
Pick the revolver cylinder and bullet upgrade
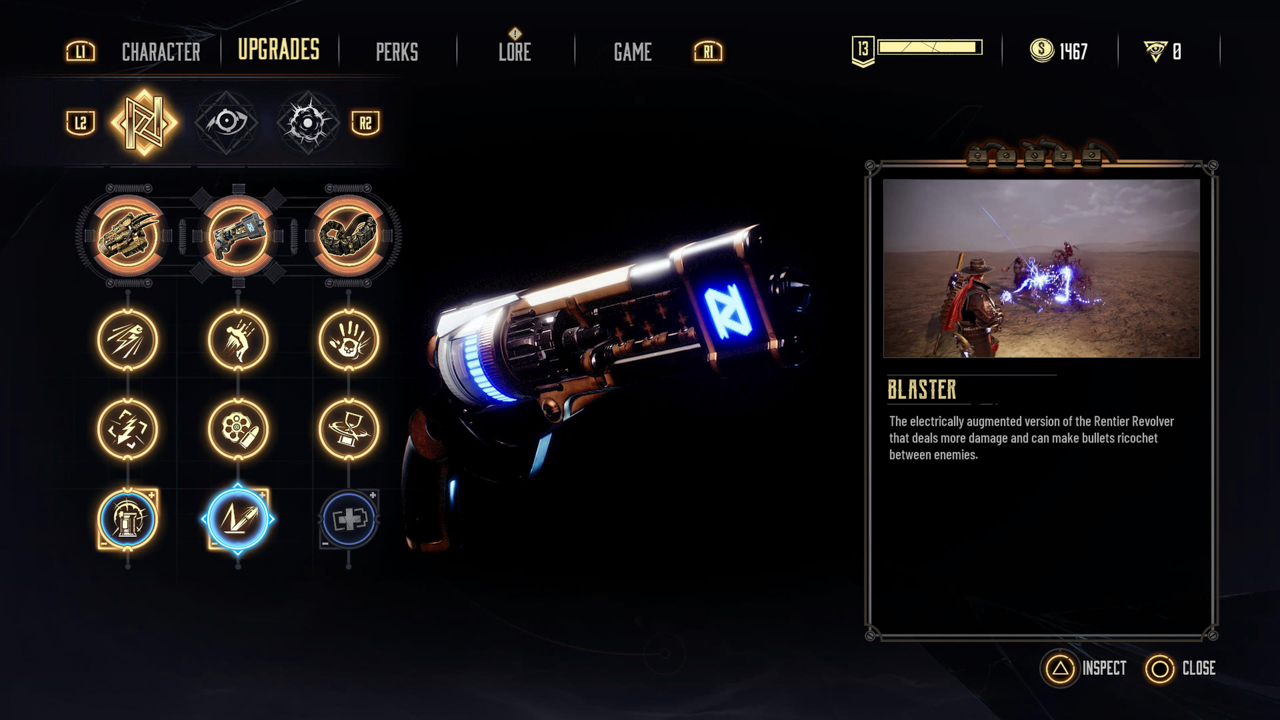coord(238,430)
